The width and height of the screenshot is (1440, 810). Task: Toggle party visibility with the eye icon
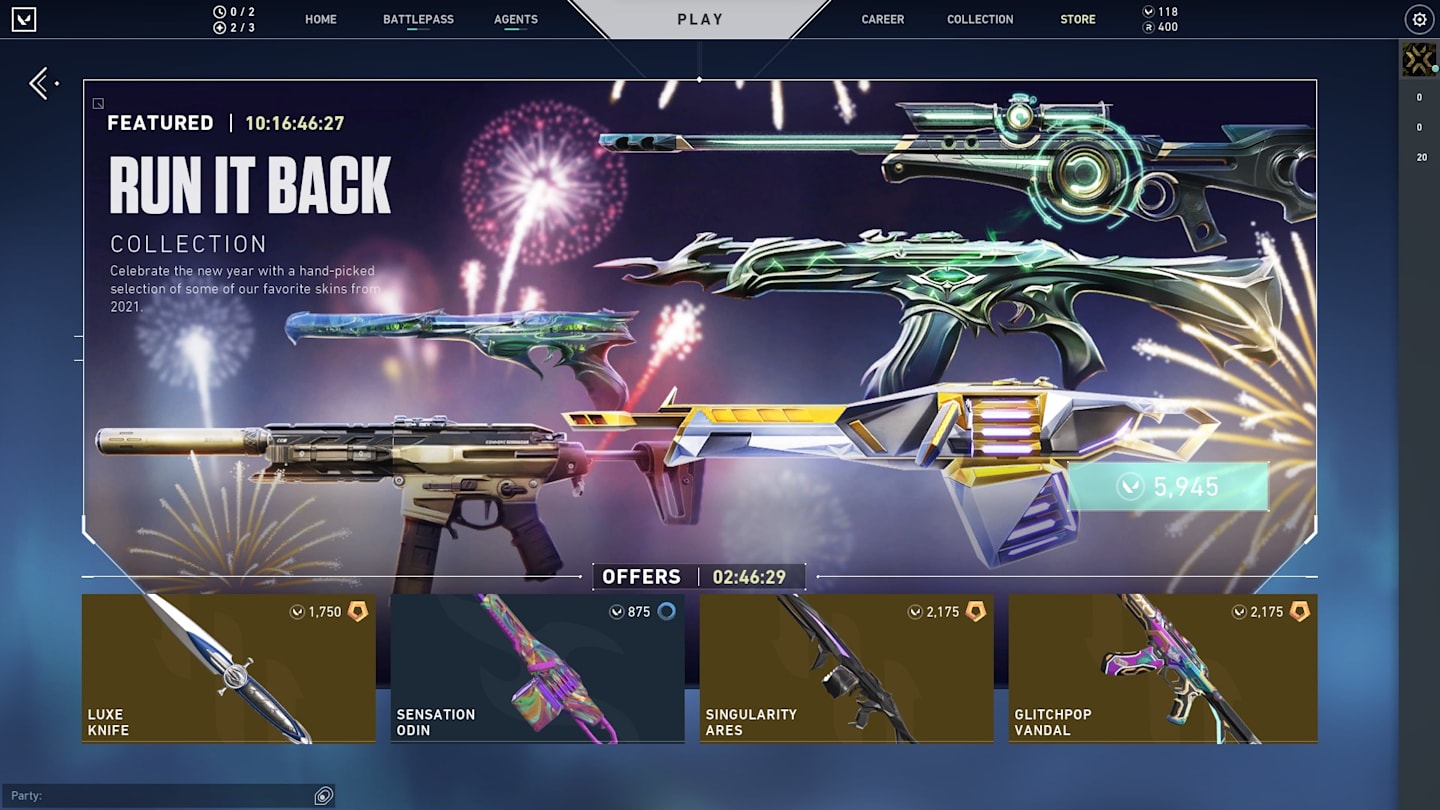322,795
